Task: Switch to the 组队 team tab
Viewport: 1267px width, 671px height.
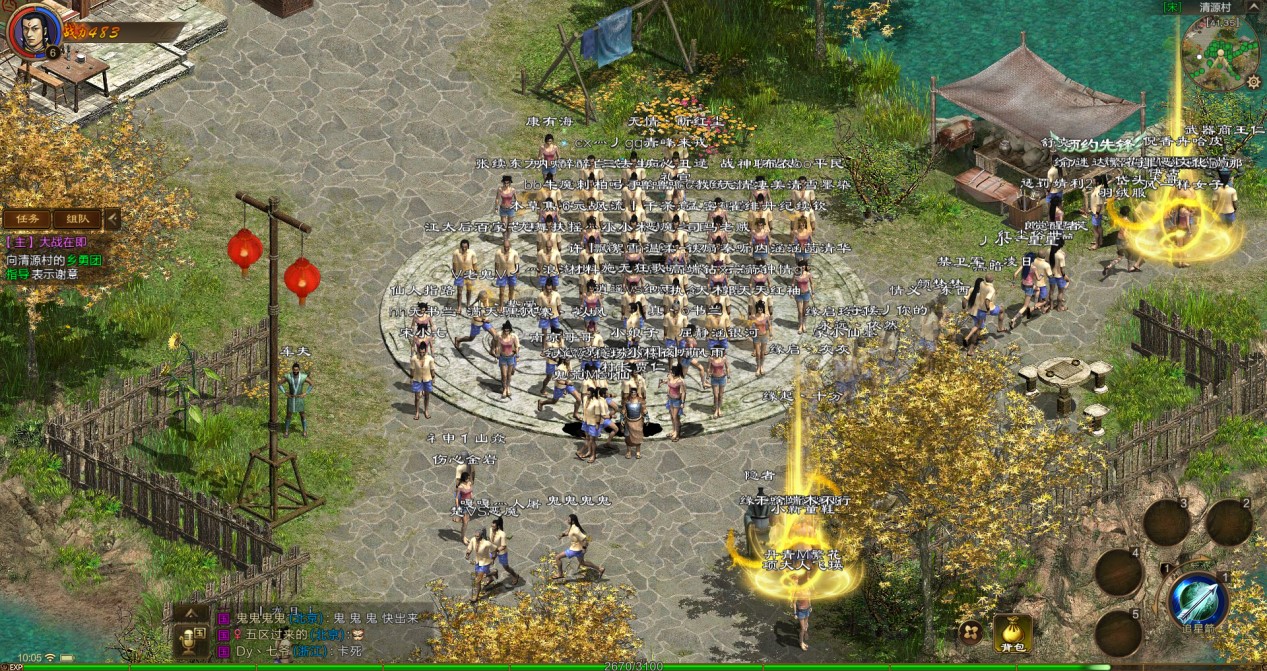Action: [76, 219]
